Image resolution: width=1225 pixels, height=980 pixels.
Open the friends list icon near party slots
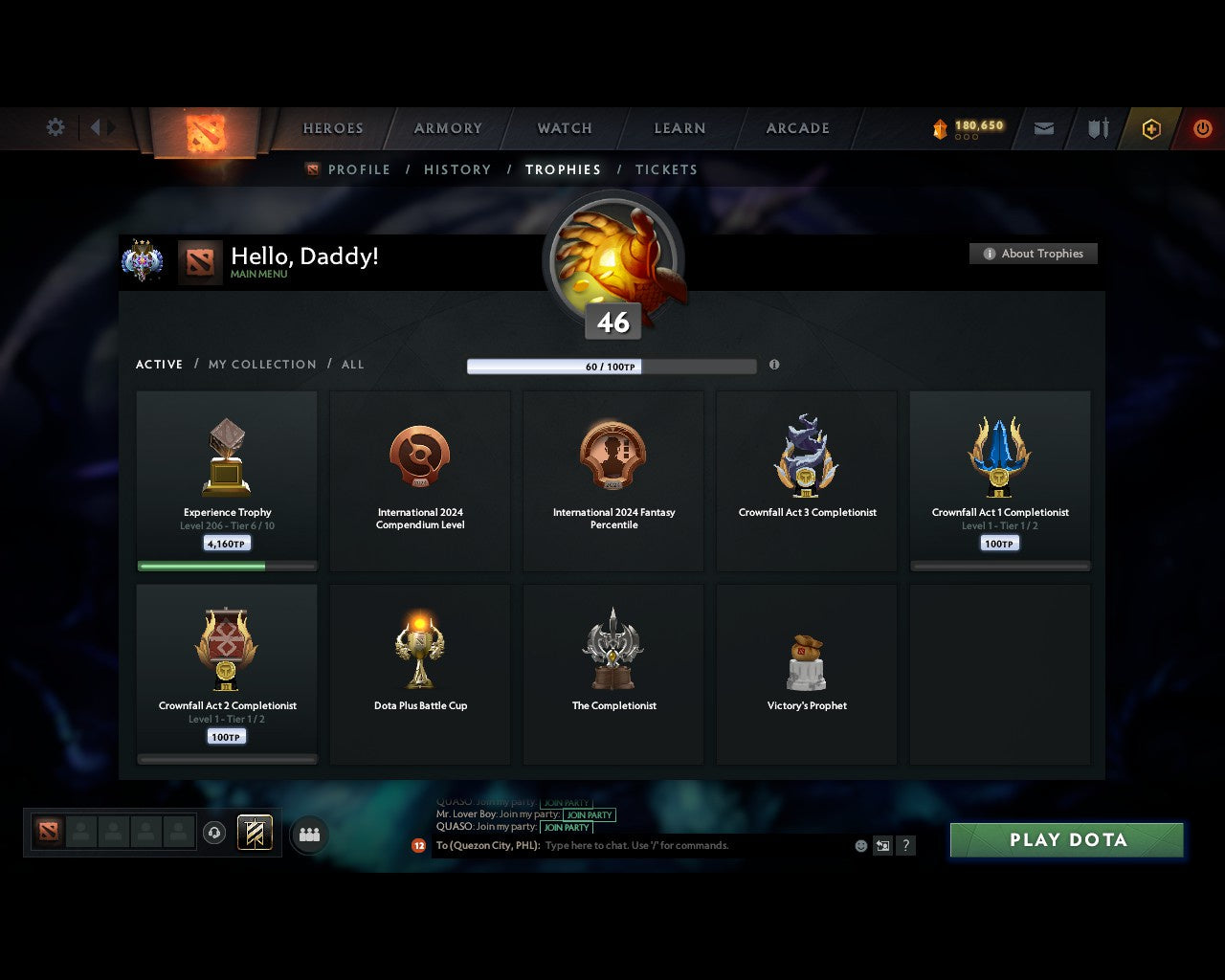(x=308, y=833)
